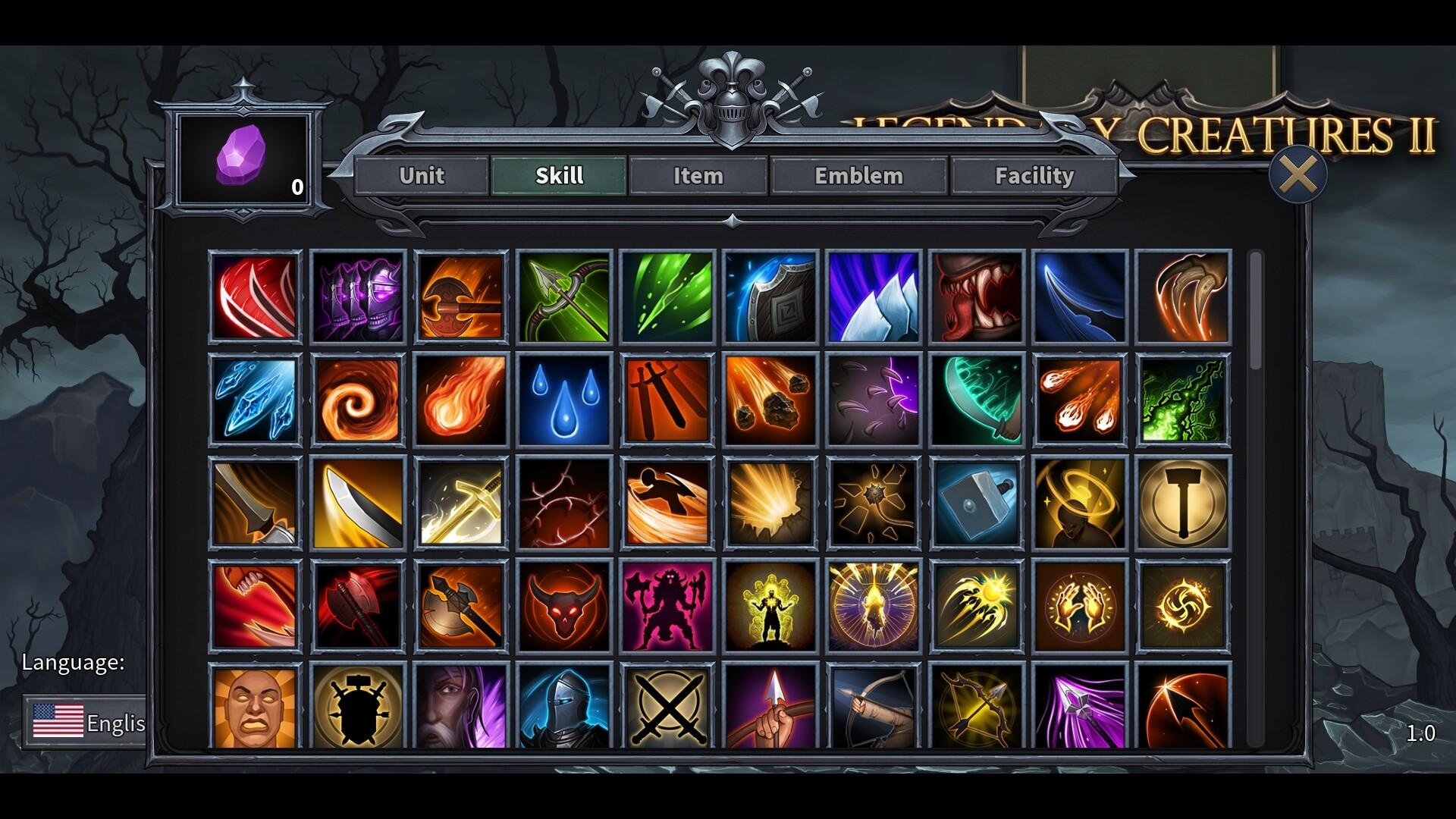Select the golden halo revival skill icon
This screenshot has width=1456, height=819.
[x=1078, y=502]
